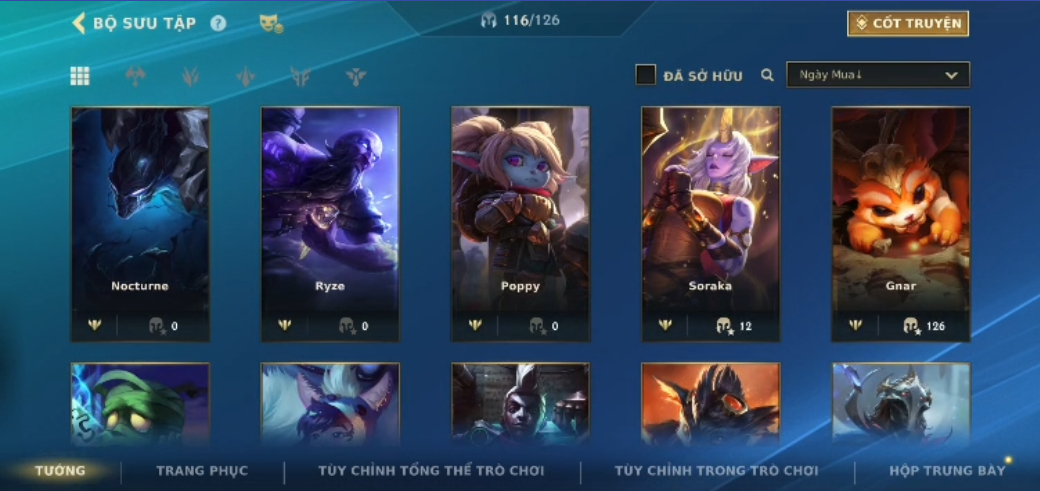Toggle the Đã Sở Hữu checkbox

coord(646,75)
